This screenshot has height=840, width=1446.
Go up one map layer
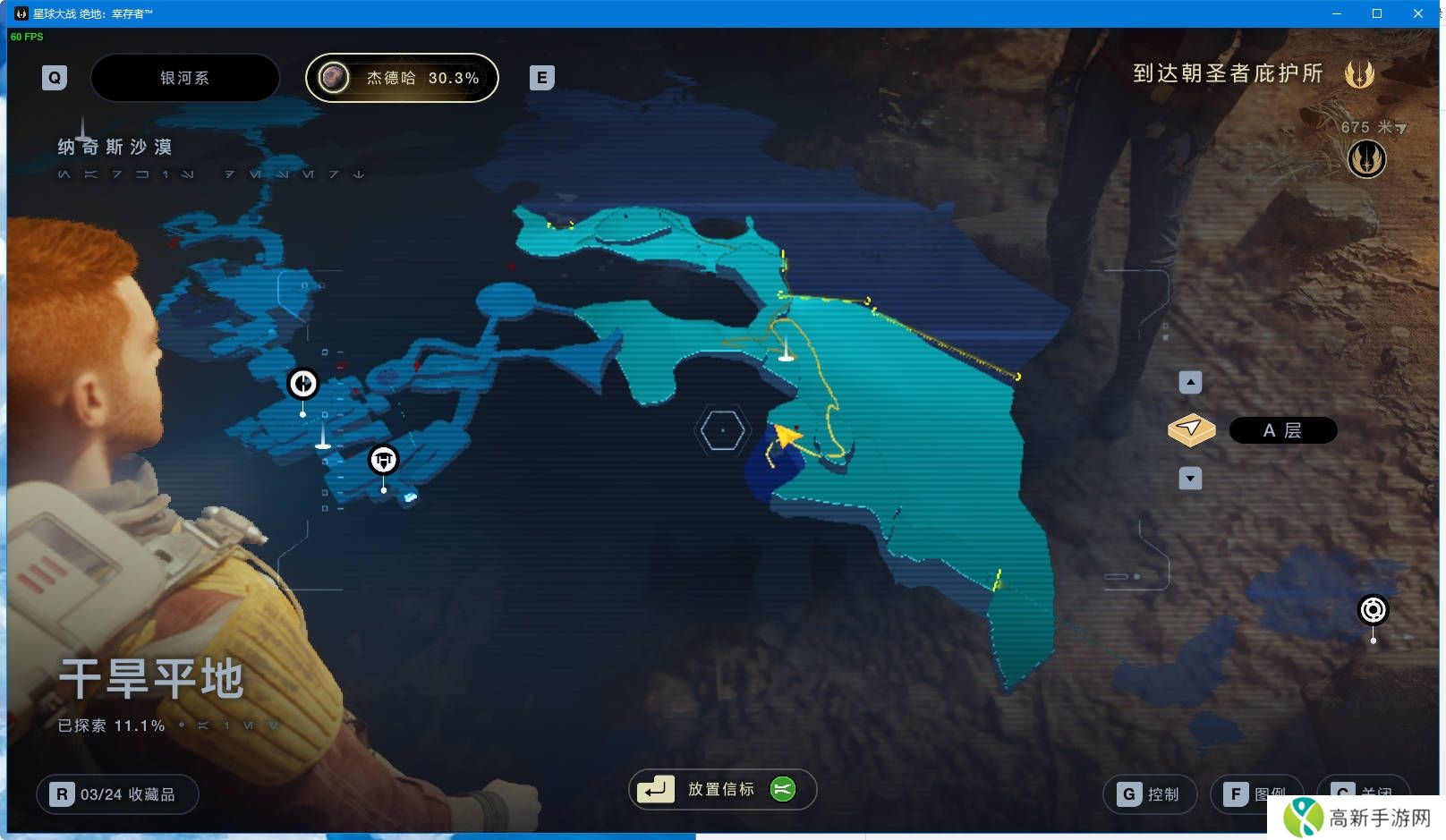point(1190,383)
